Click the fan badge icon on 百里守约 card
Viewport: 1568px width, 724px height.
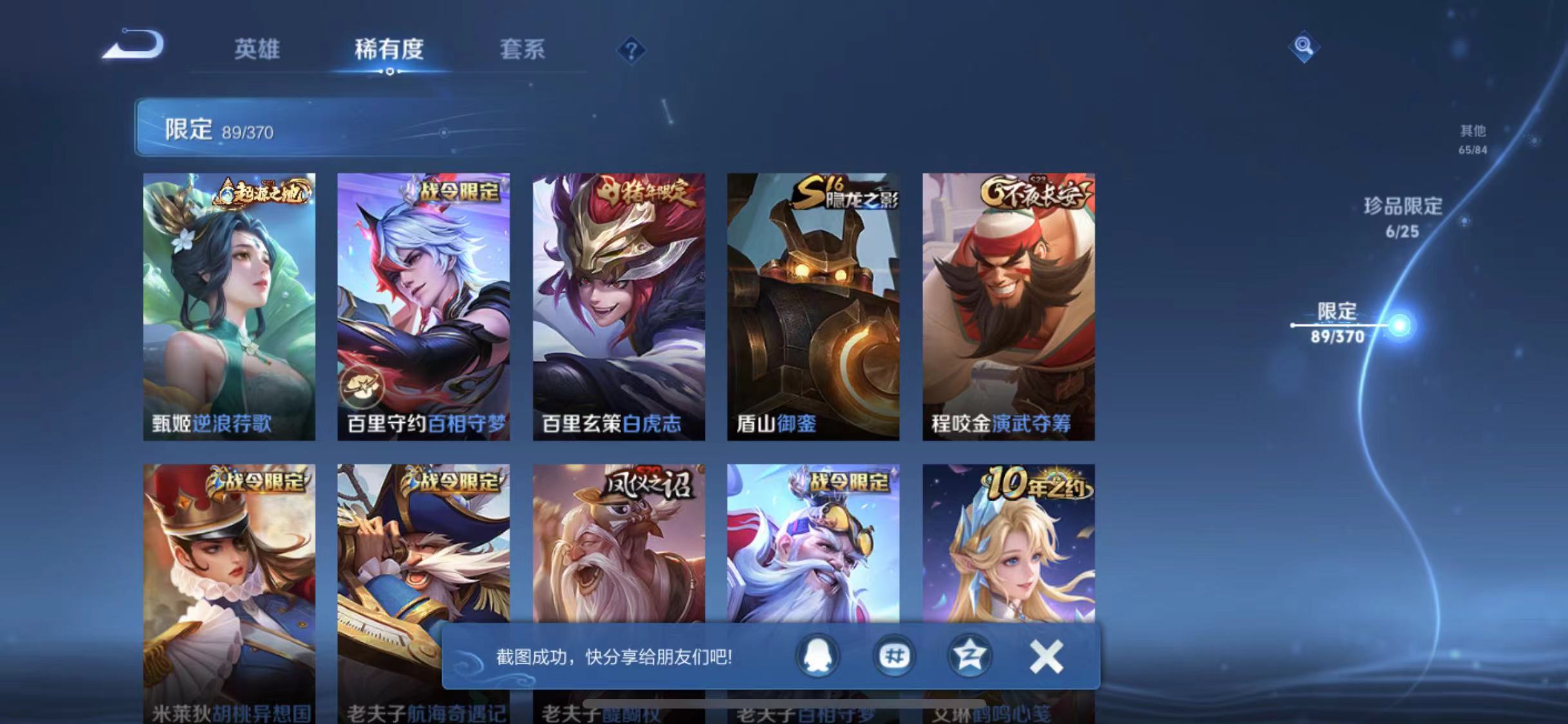click(x=362, y=387)
